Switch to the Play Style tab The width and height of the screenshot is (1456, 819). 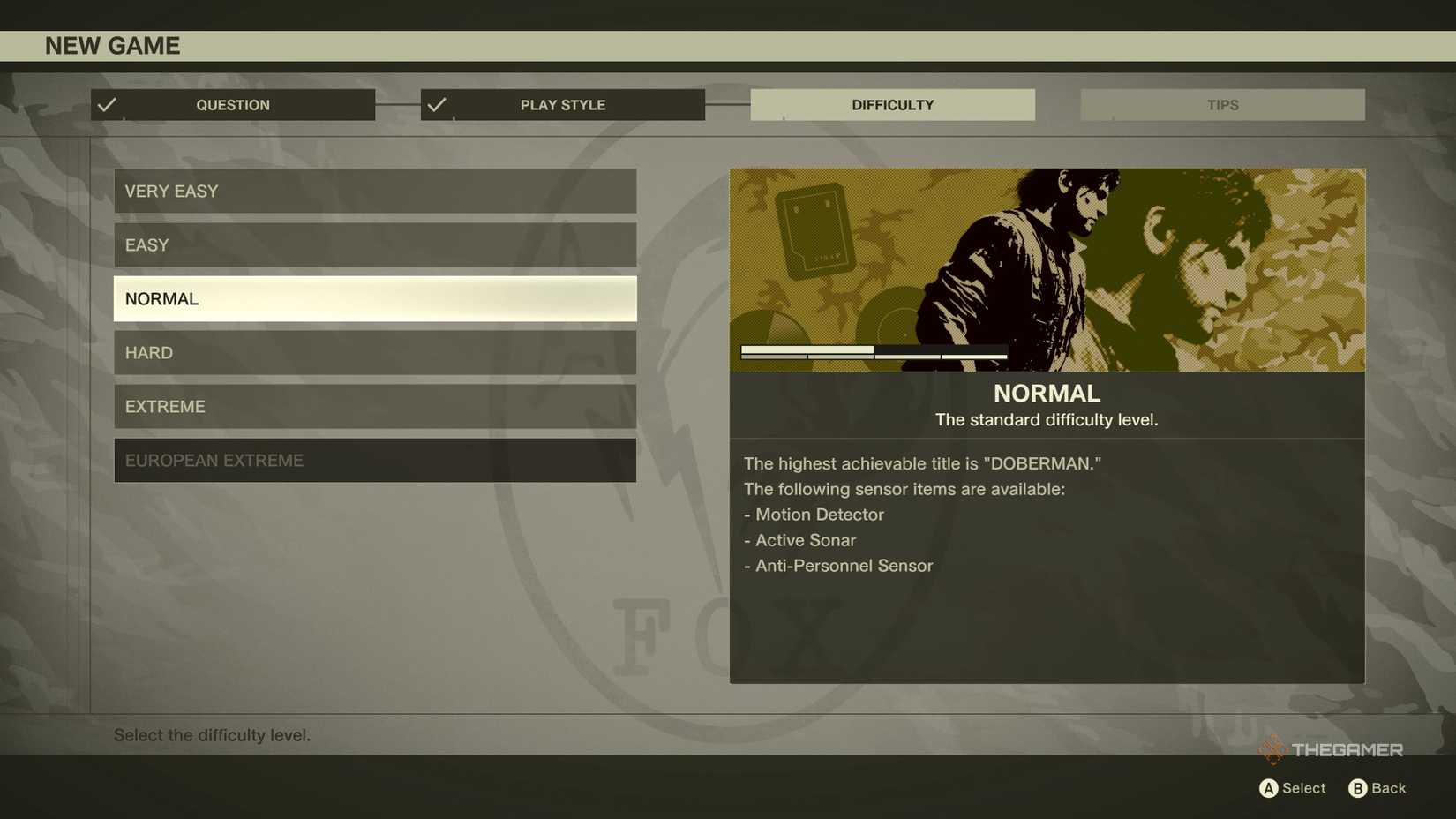(x=562, y=104)
